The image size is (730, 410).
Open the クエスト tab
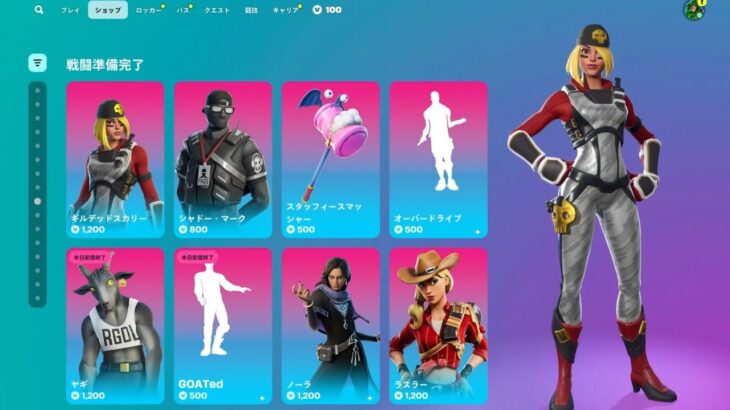[x=217, y=10]
